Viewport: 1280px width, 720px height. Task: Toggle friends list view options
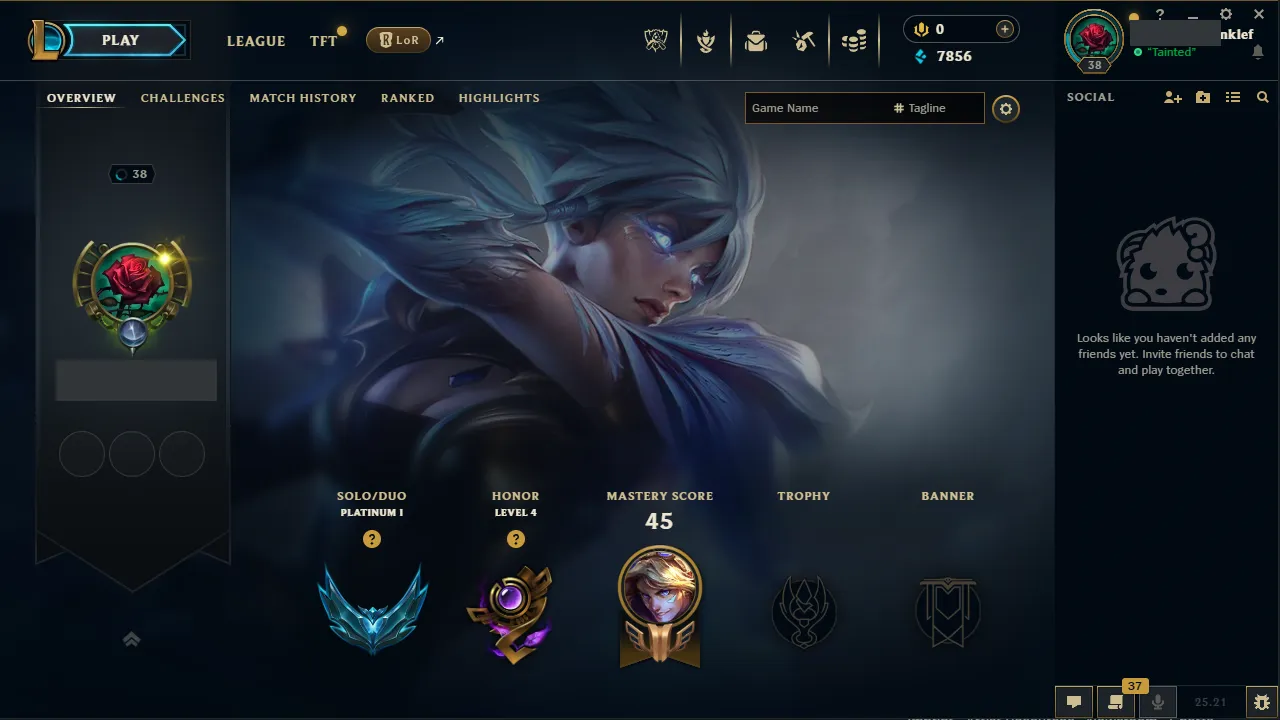tap(1233, 97)
